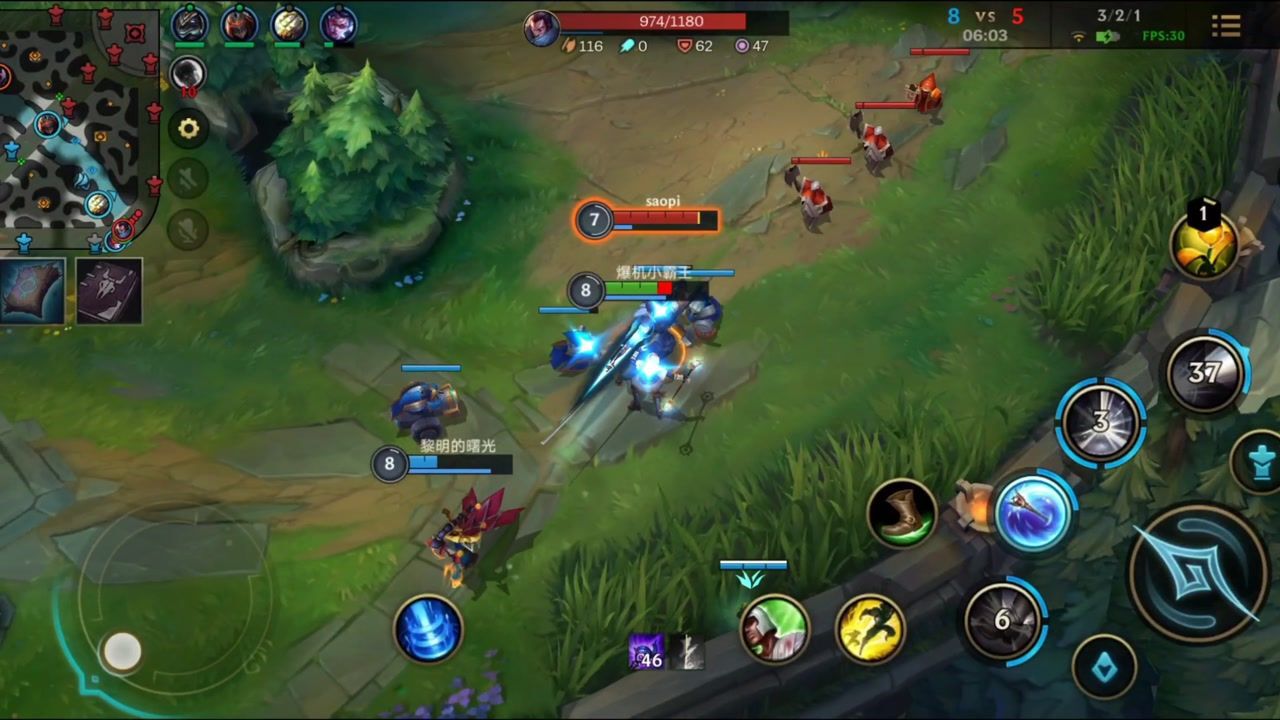This screenshot has width=1280, height=720.
Task: Cast the yellow Flash summoner spell
Action: point(869,629)
